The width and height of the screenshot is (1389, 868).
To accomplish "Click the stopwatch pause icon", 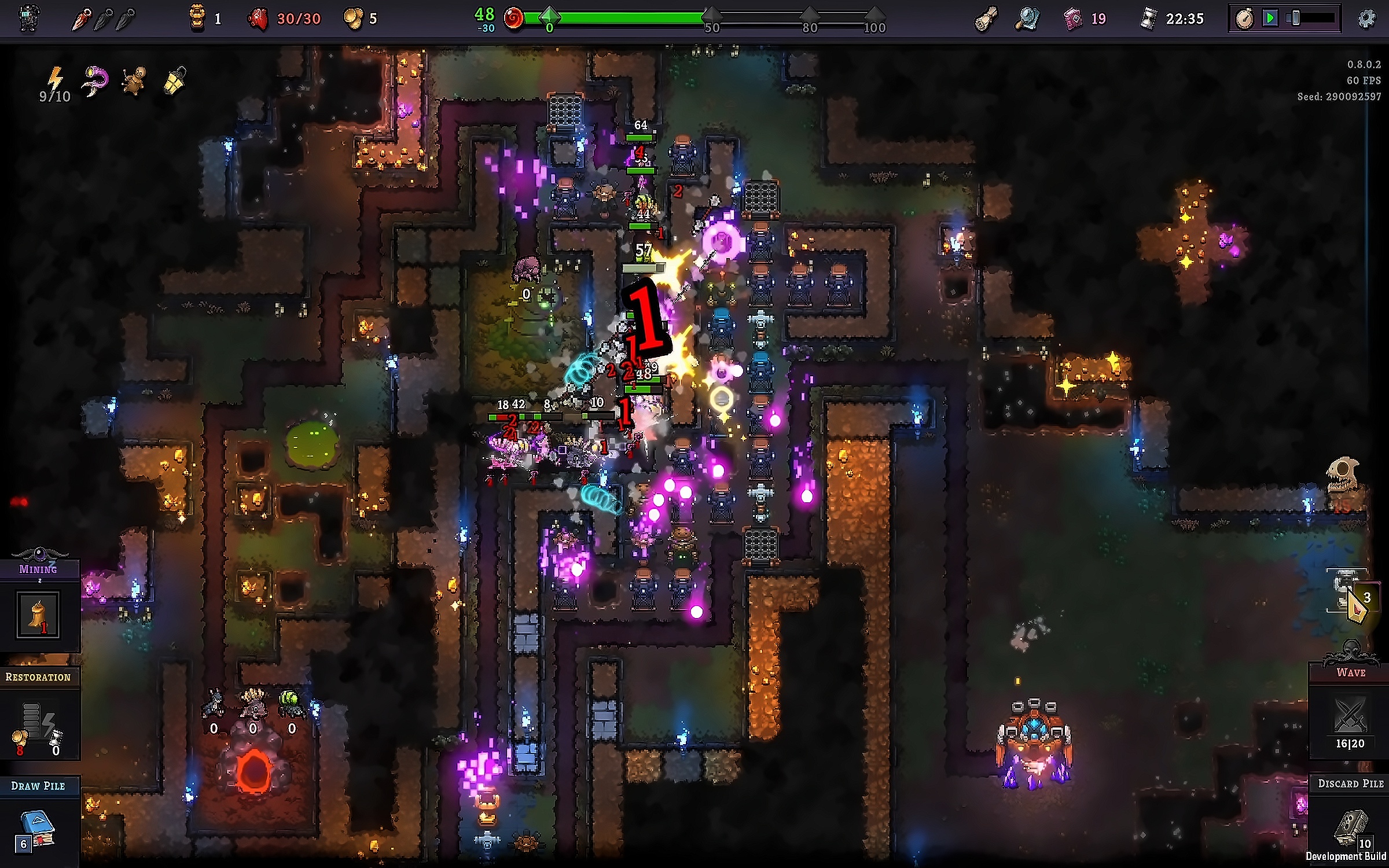I will [x=1244, y=19].
